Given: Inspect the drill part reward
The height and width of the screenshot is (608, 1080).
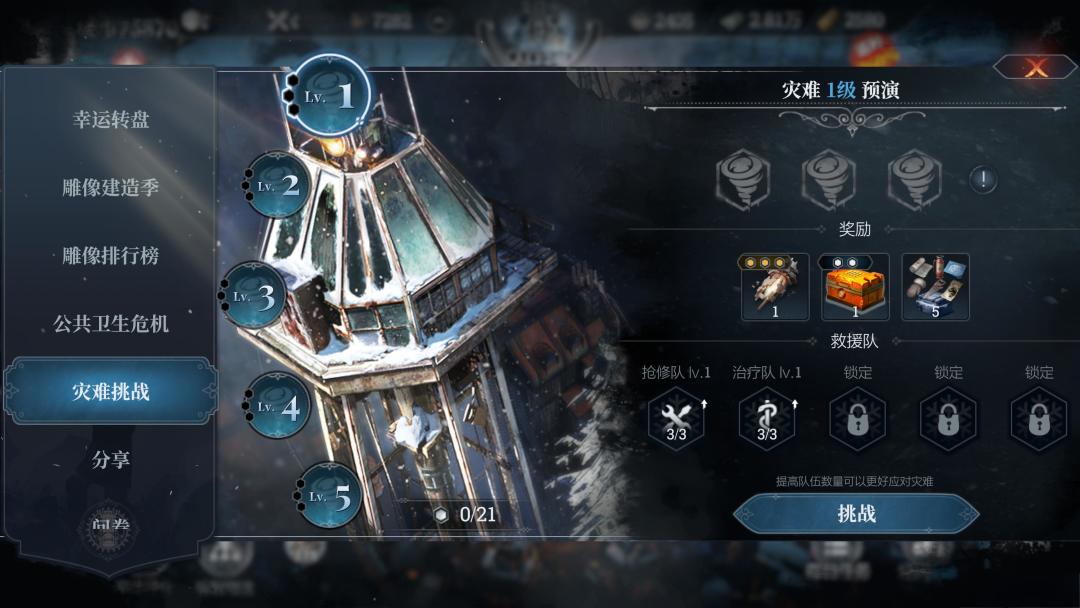Looking at the screenshot, I should (x=775, y=287).
